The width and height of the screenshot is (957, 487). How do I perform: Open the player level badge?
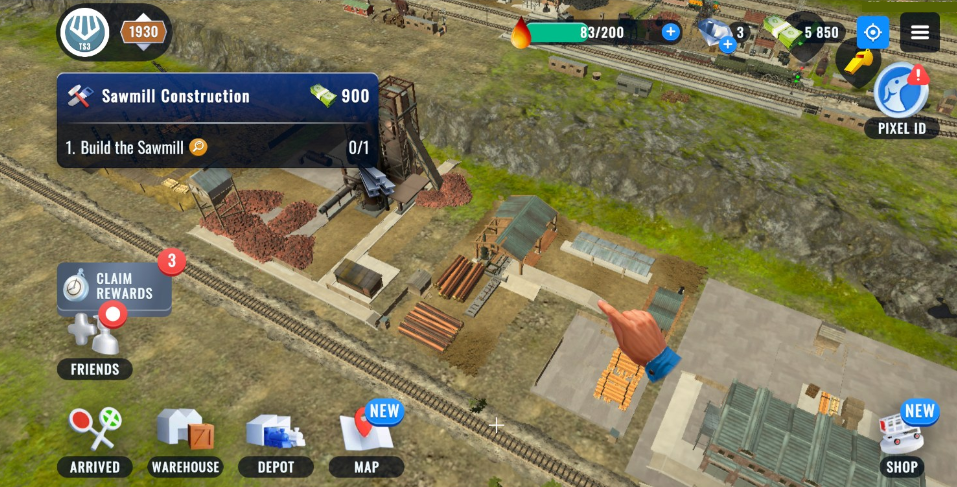click(x=84, y=32)
